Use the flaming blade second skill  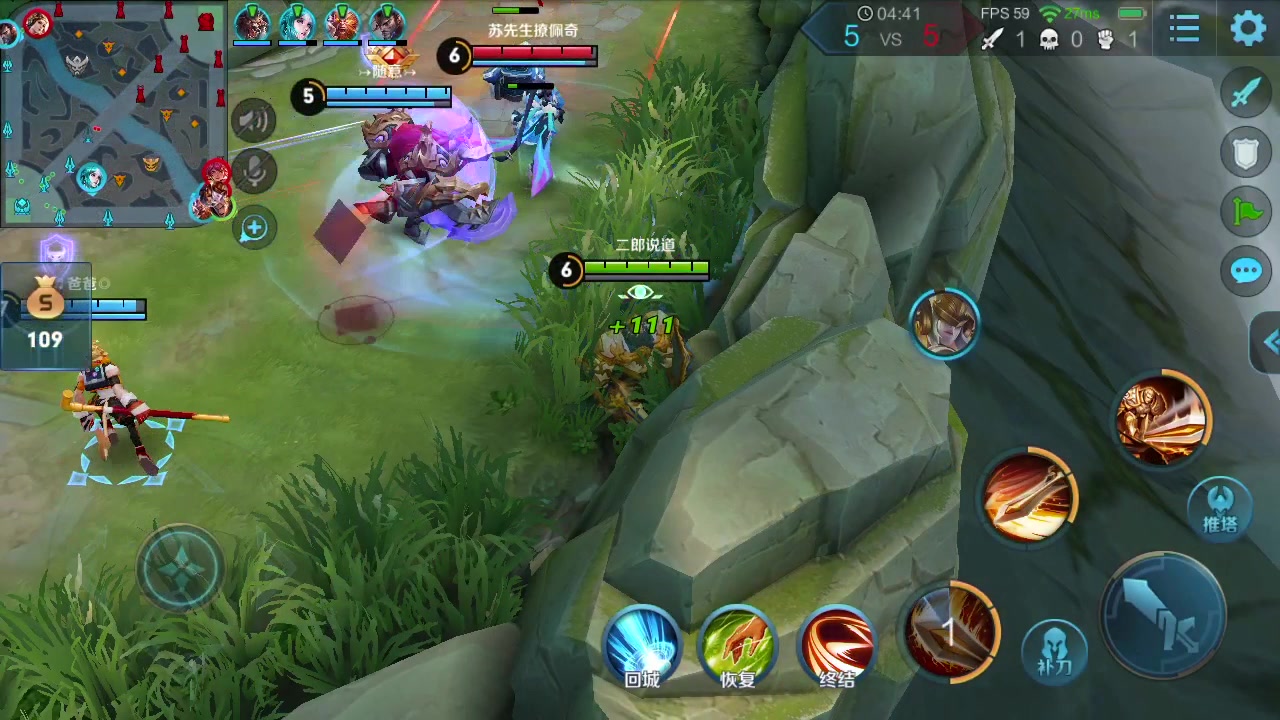point(1028,497)
